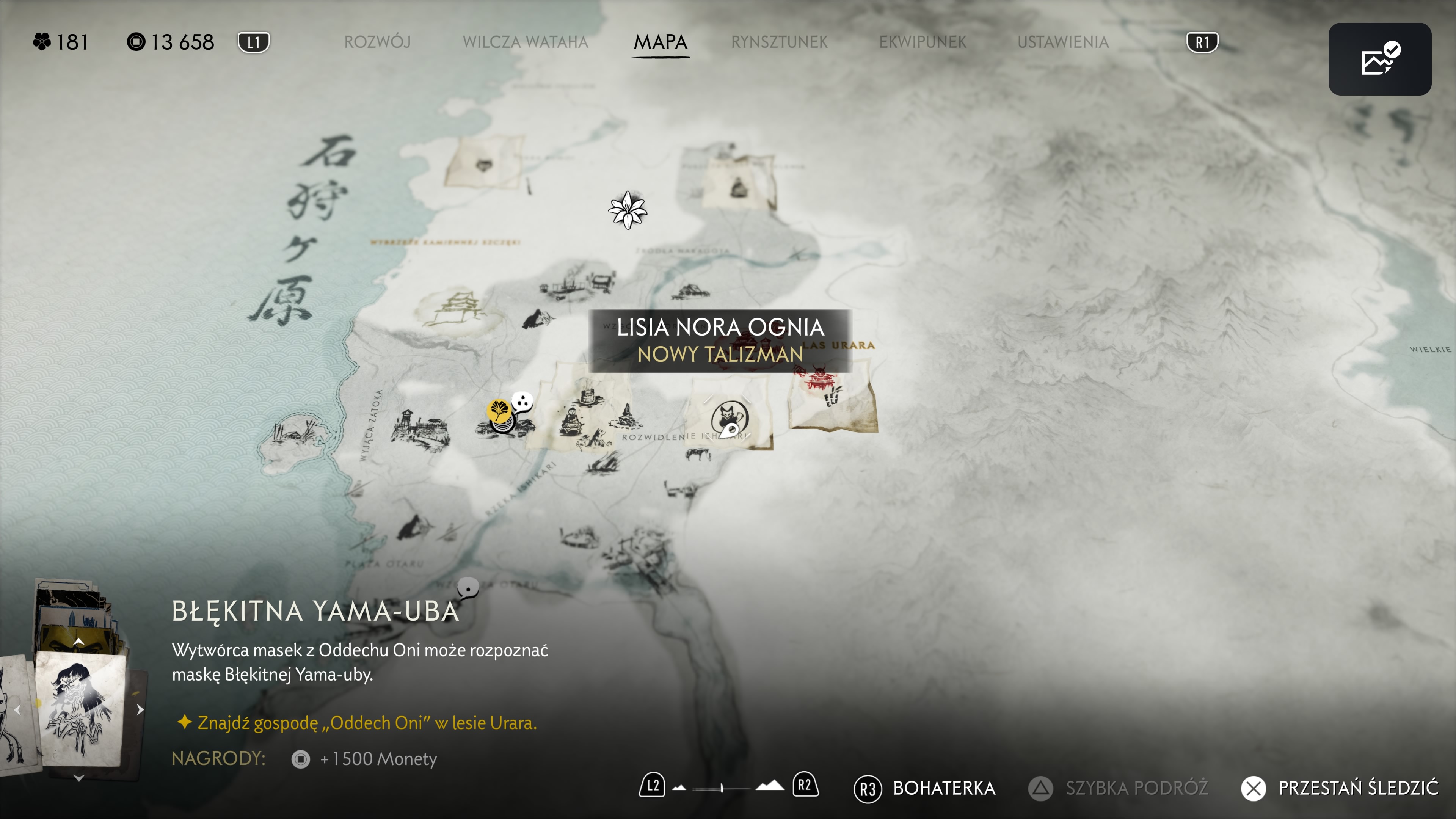
Task: Stop tracking with Przestań Śledzić
Action: coord(1340,788)
